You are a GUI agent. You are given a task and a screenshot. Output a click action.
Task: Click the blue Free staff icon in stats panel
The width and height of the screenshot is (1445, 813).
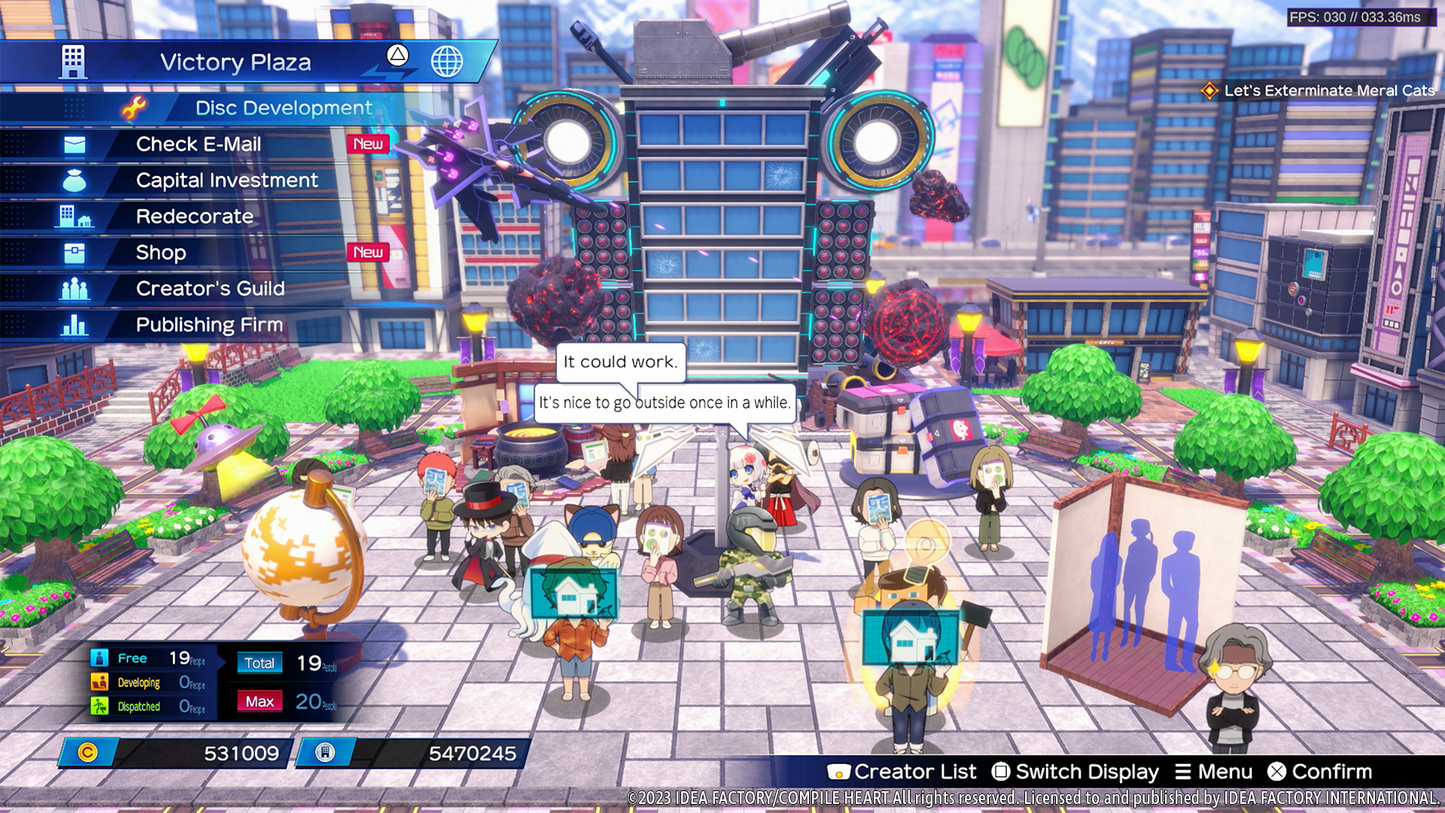coord(99,657)
